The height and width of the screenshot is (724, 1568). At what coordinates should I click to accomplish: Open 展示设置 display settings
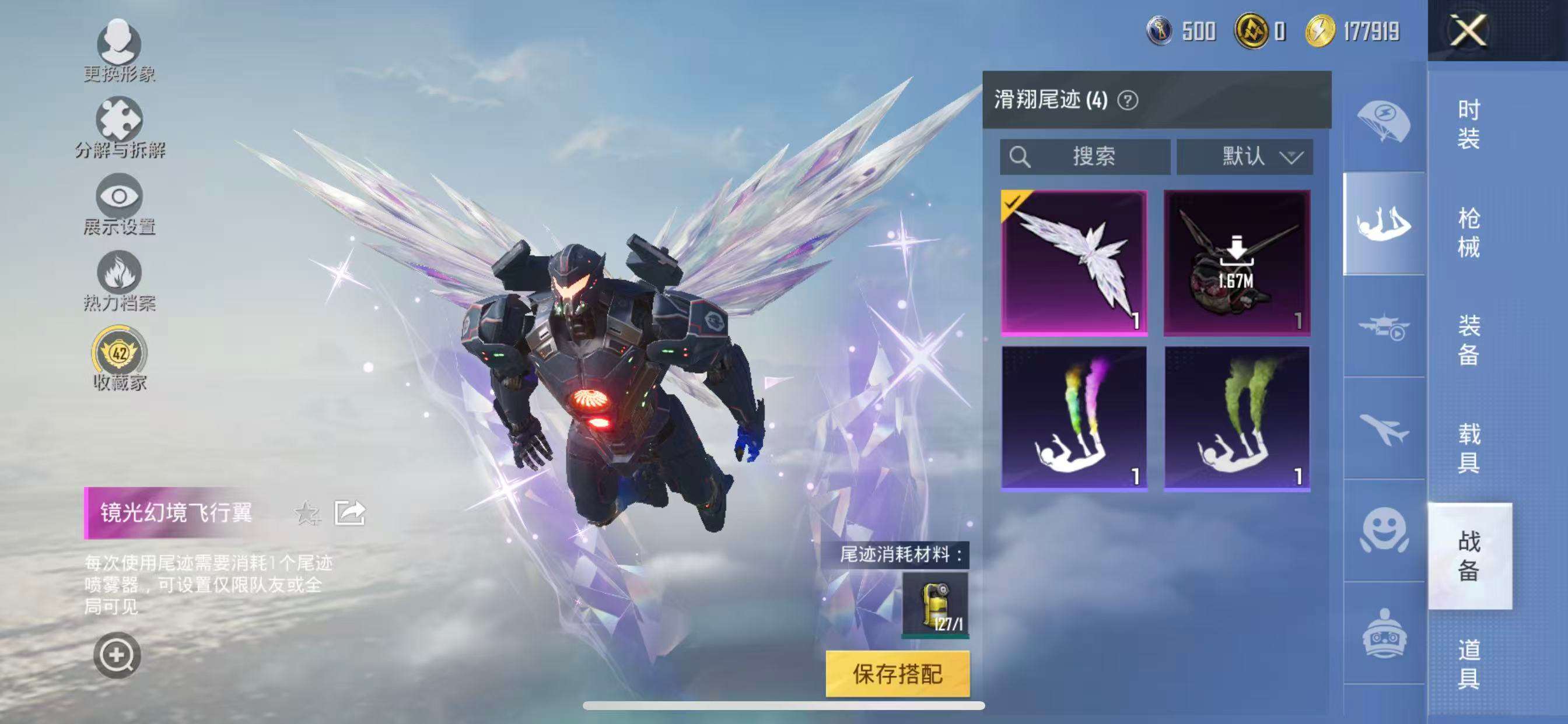click(120, 203)
